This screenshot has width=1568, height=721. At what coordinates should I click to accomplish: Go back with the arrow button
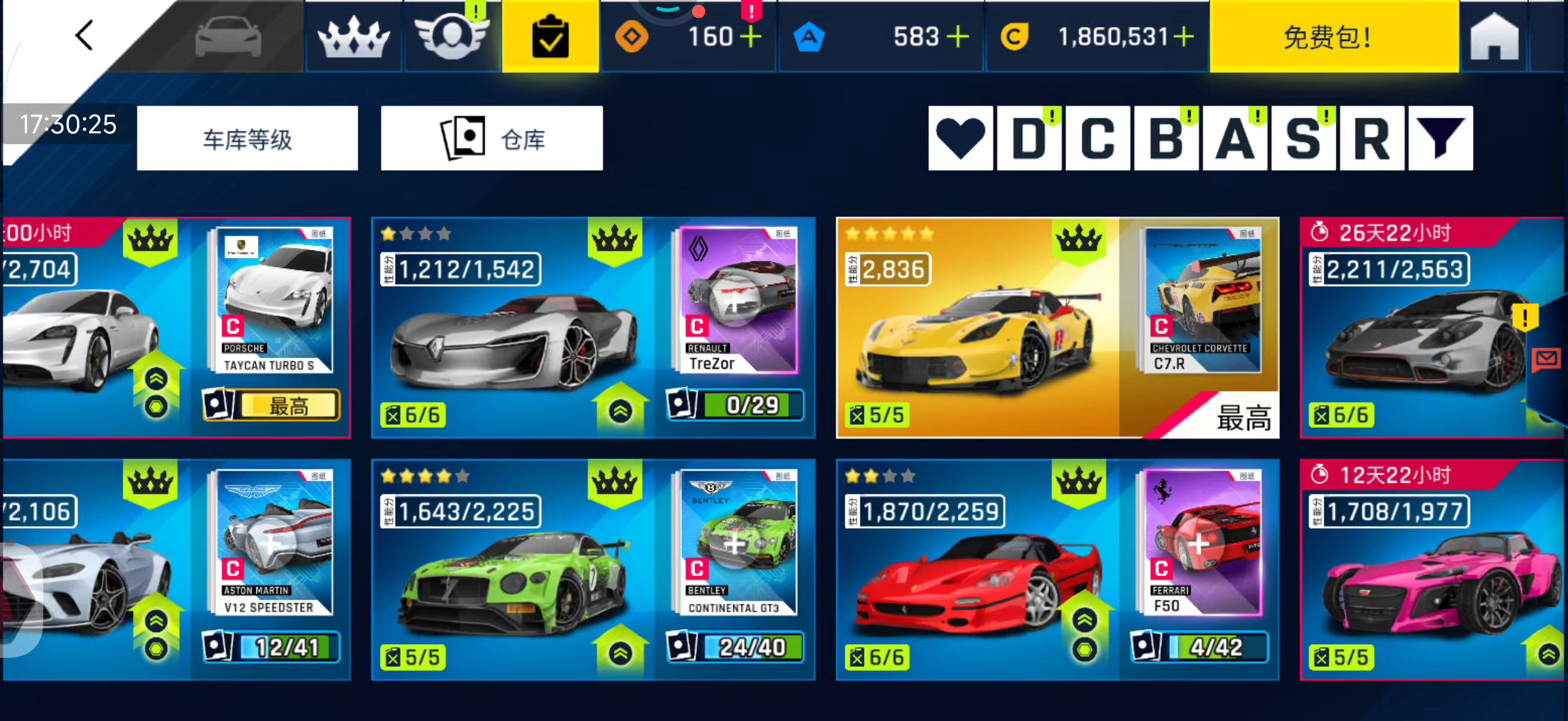click(84, 35)
